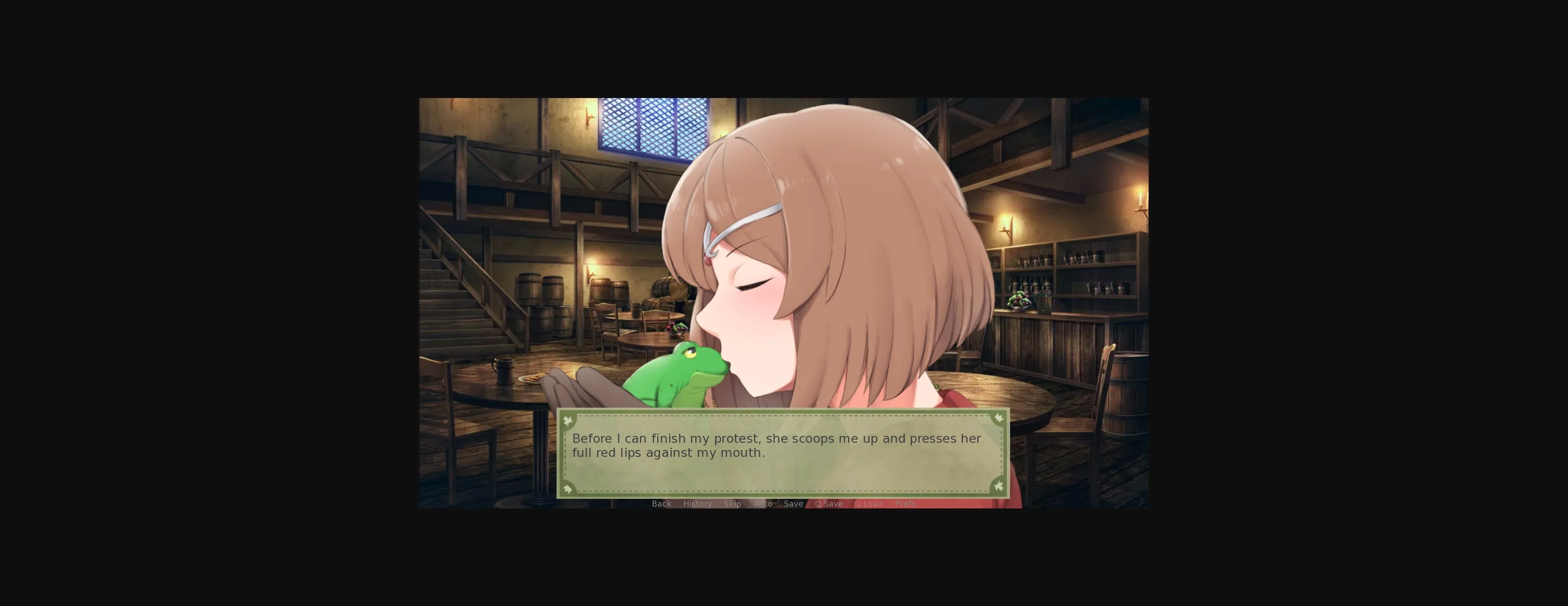This screenshot has width=1568, height=606.
Task: Click the narration text inside the dialogue box
Action: (x=777, y=445)
